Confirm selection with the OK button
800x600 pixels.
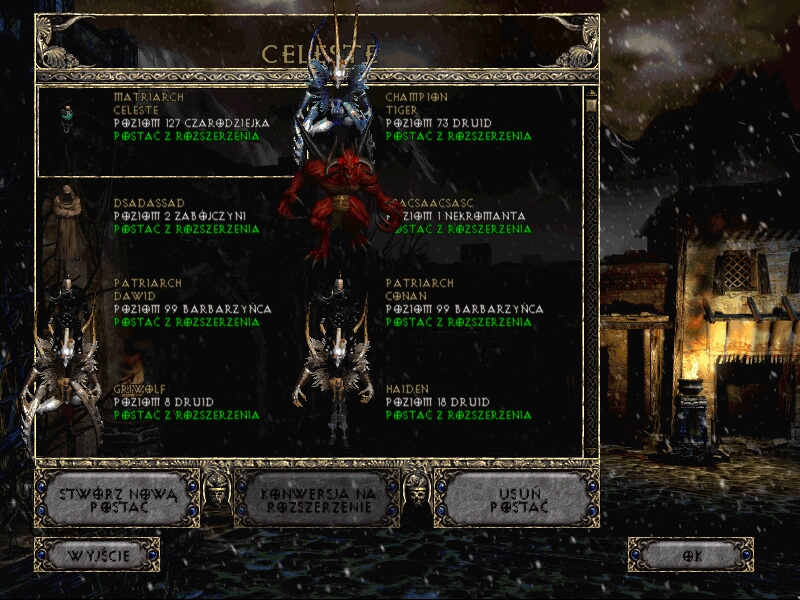pos(691,555)
